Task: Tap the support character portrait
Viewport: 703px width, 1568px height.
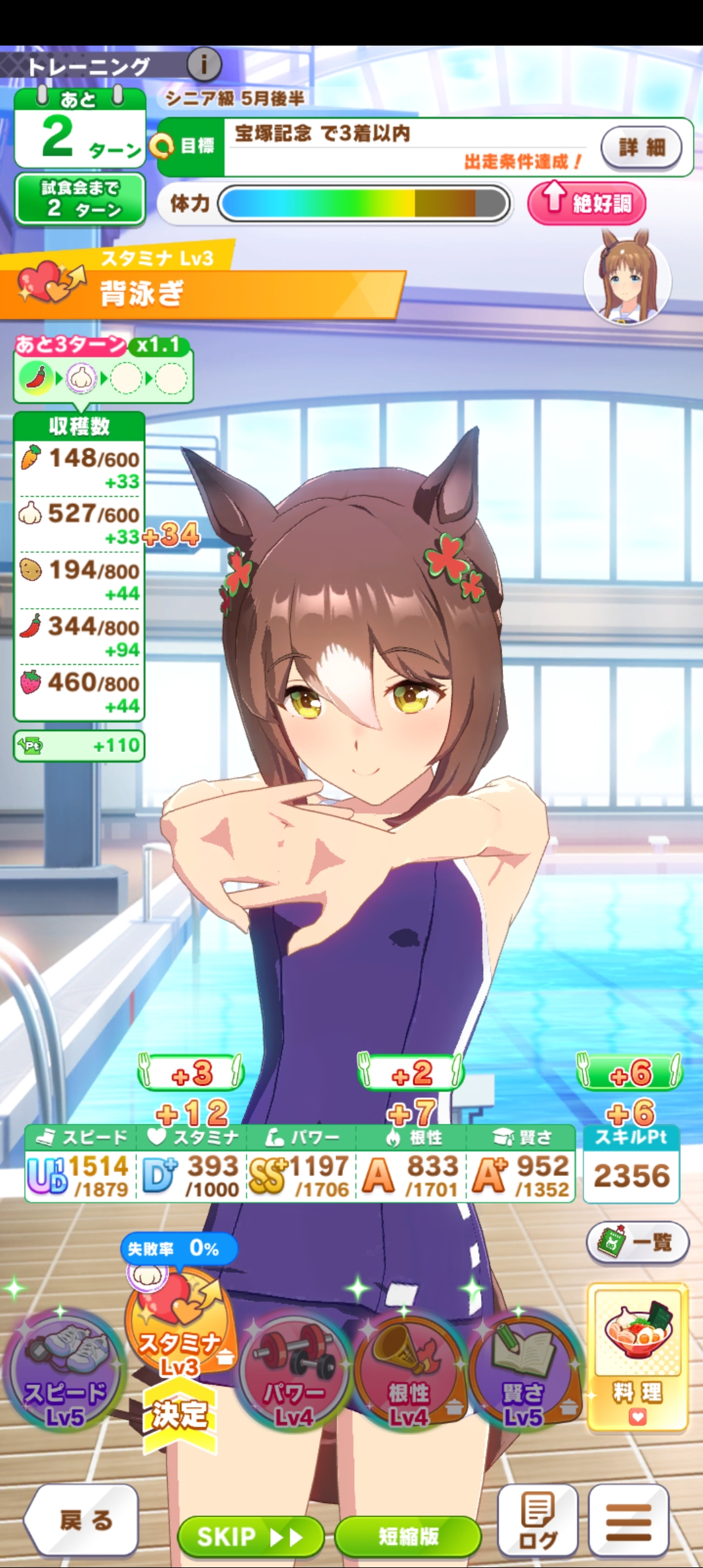Action: (x=627, y=278)
